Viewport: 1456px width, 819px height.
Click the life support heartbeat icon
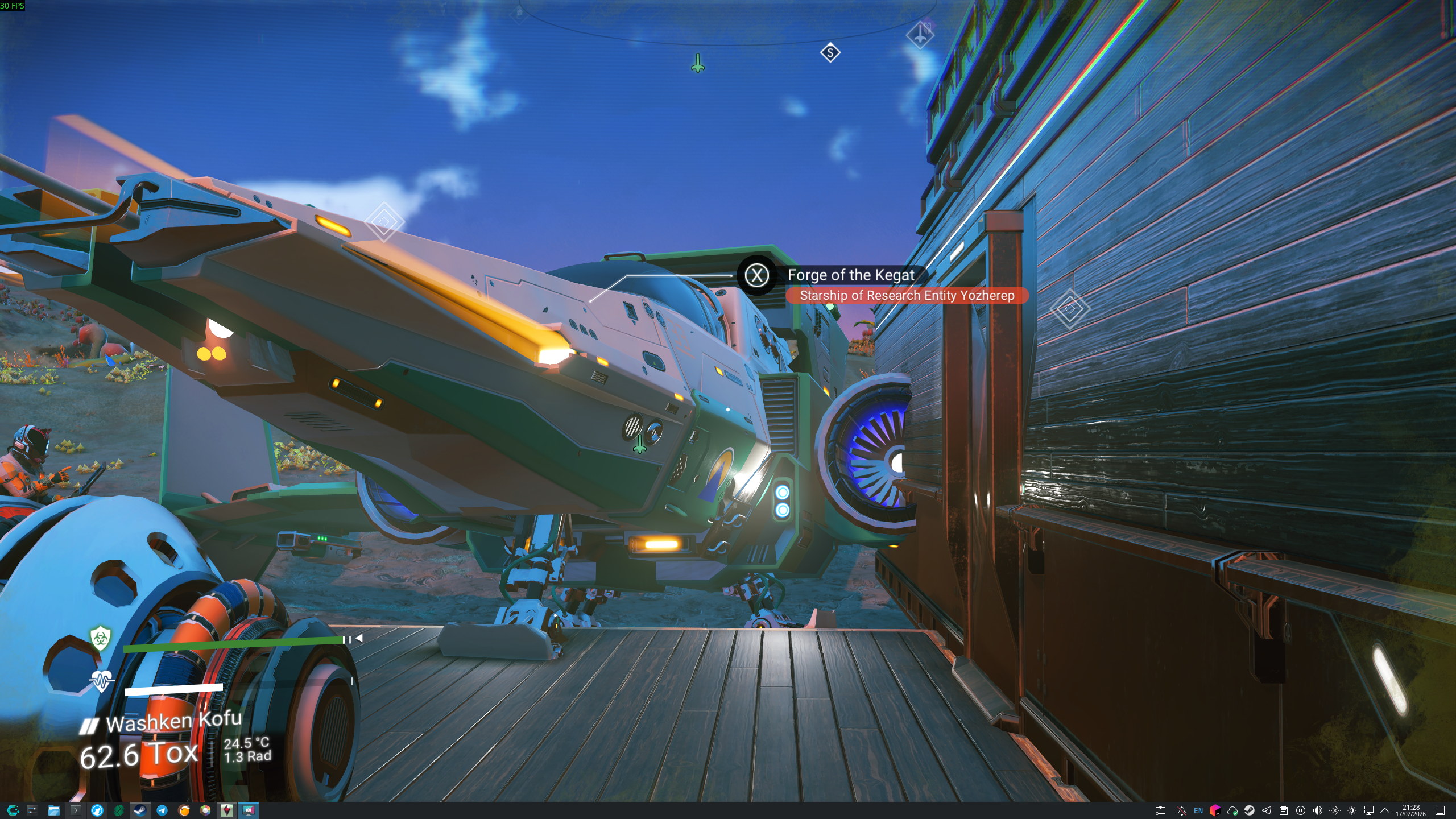click(x=101, y=680)
